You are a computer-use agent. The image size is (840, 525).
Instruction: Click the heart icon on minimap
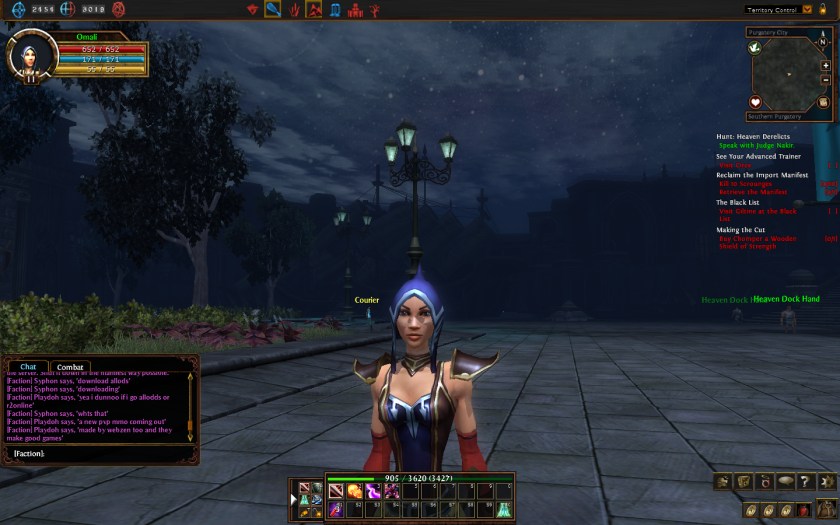(756, 102)
